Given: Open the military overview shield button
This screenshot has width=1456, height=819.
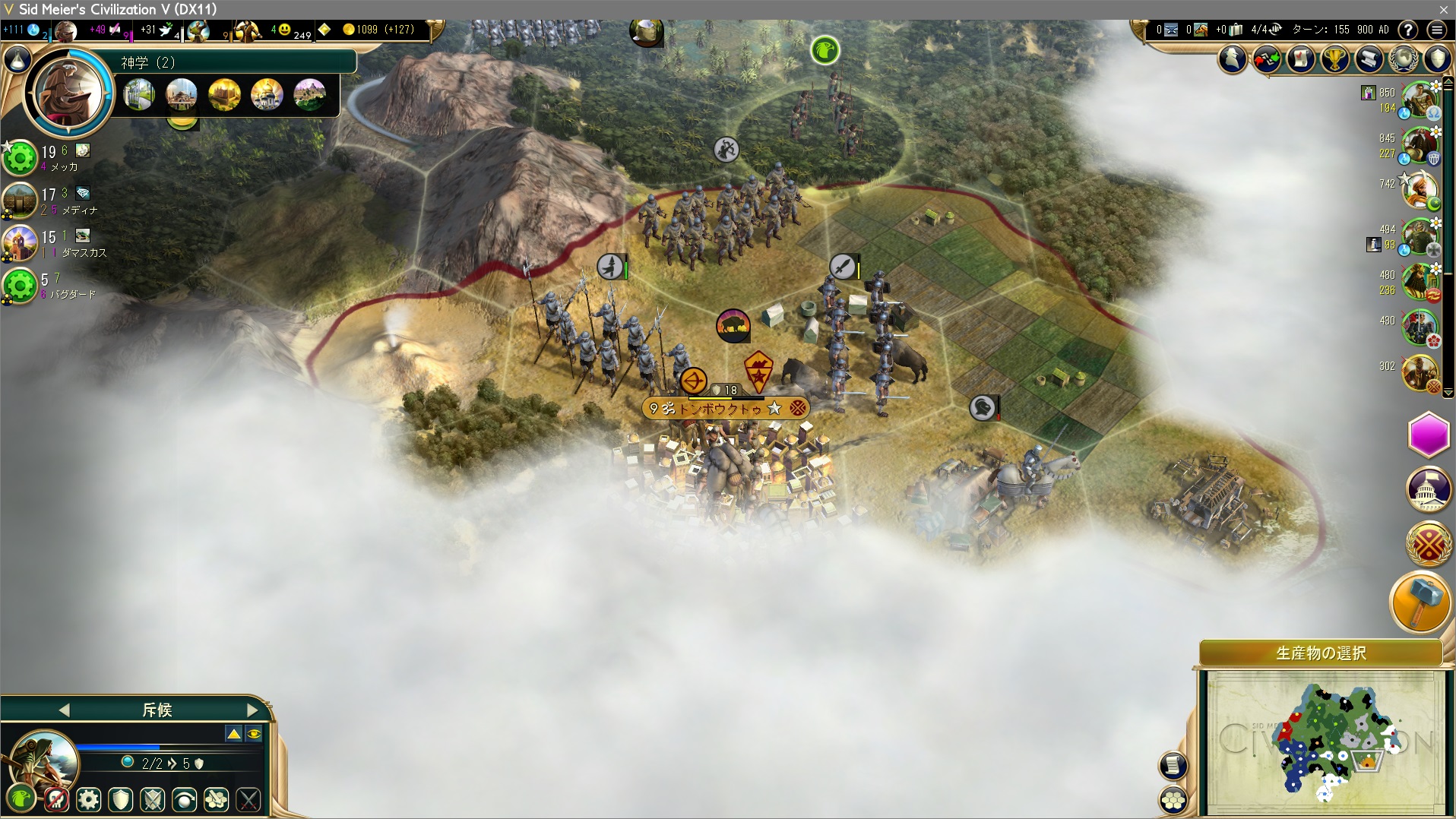Looking at the screenshot, I should (x=1437, y=58).
